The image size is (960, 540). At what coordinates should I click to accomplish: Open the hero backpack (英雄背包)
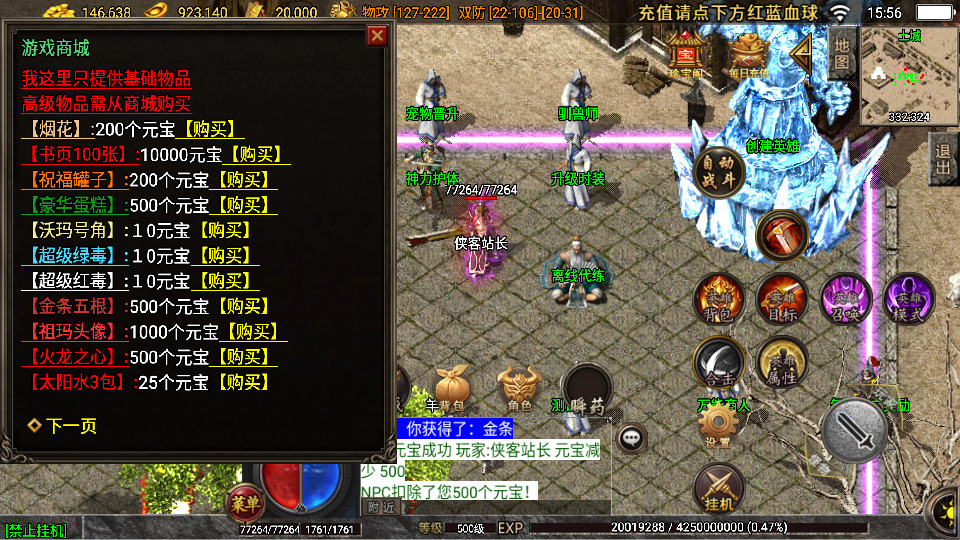tap(720, 299)
